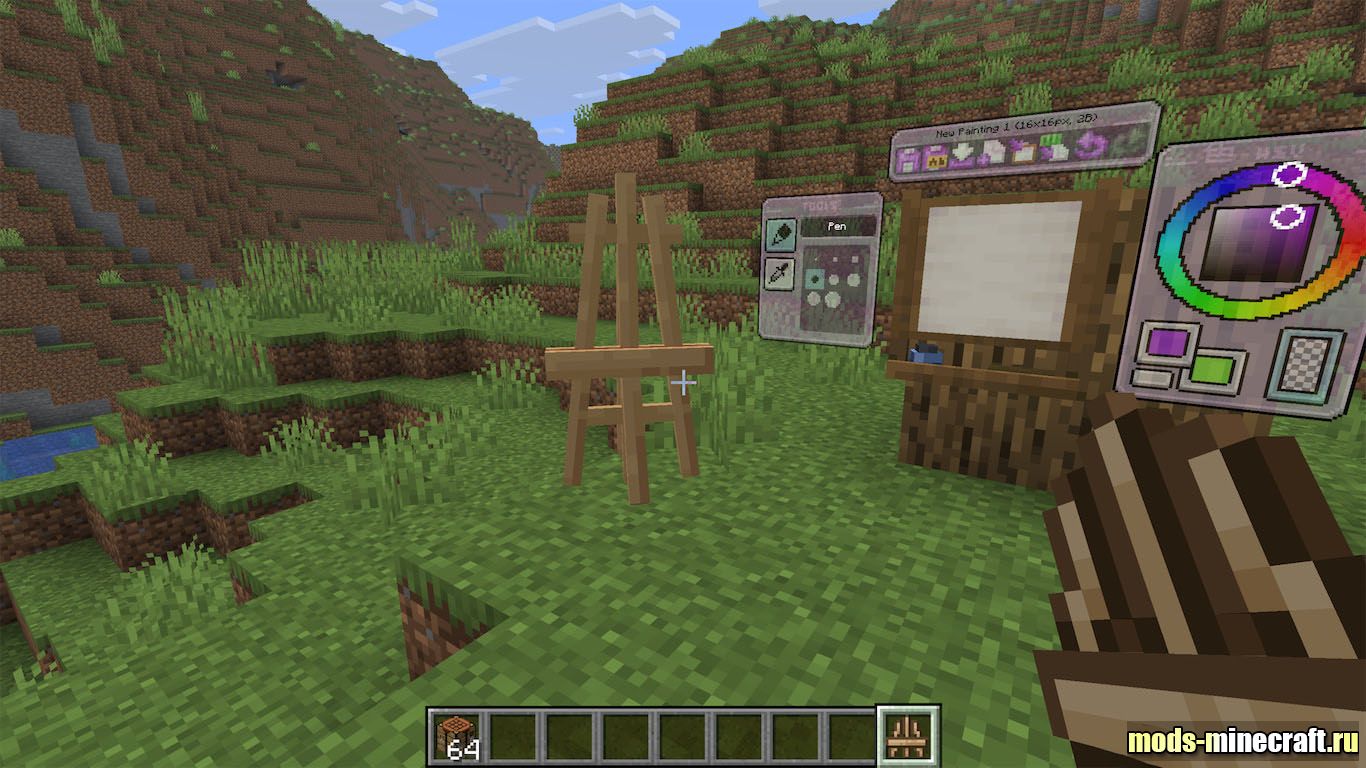
Task: Activate the eyedropper tool
Action: pos(780,273)
